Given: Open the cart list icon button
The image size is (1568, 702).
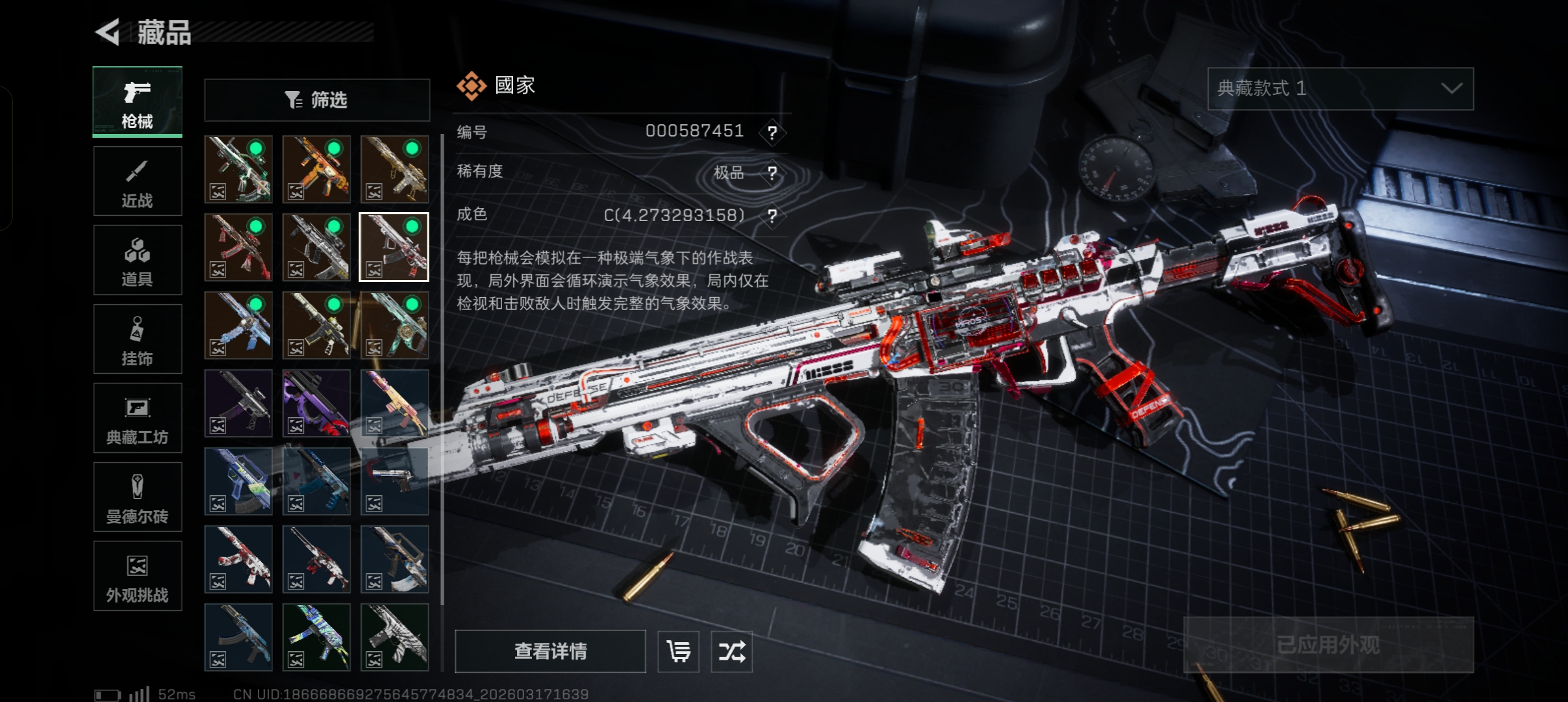Looking at the screenshot, I should pos(678,651).
